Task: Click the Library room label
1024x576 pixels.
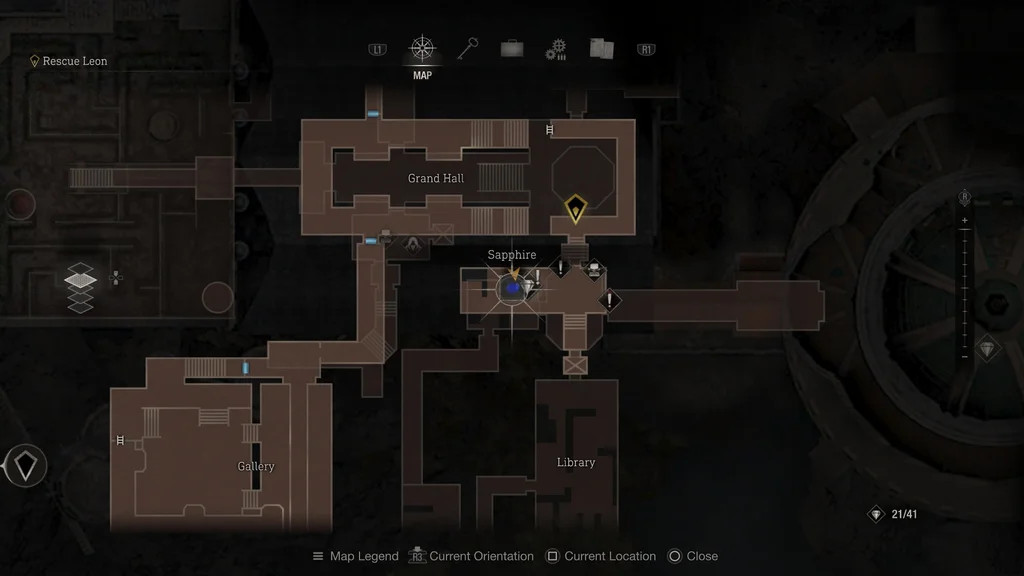Action: pos(576,462)
